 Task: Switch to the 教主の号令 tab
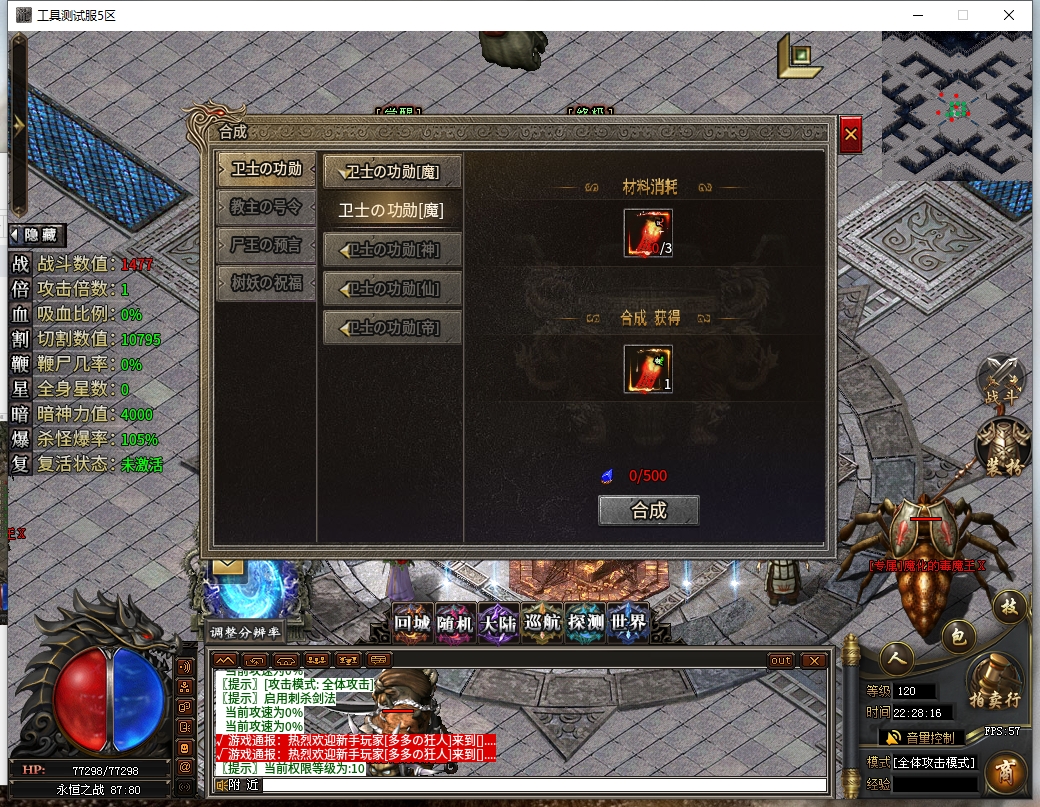click(266, 207)
